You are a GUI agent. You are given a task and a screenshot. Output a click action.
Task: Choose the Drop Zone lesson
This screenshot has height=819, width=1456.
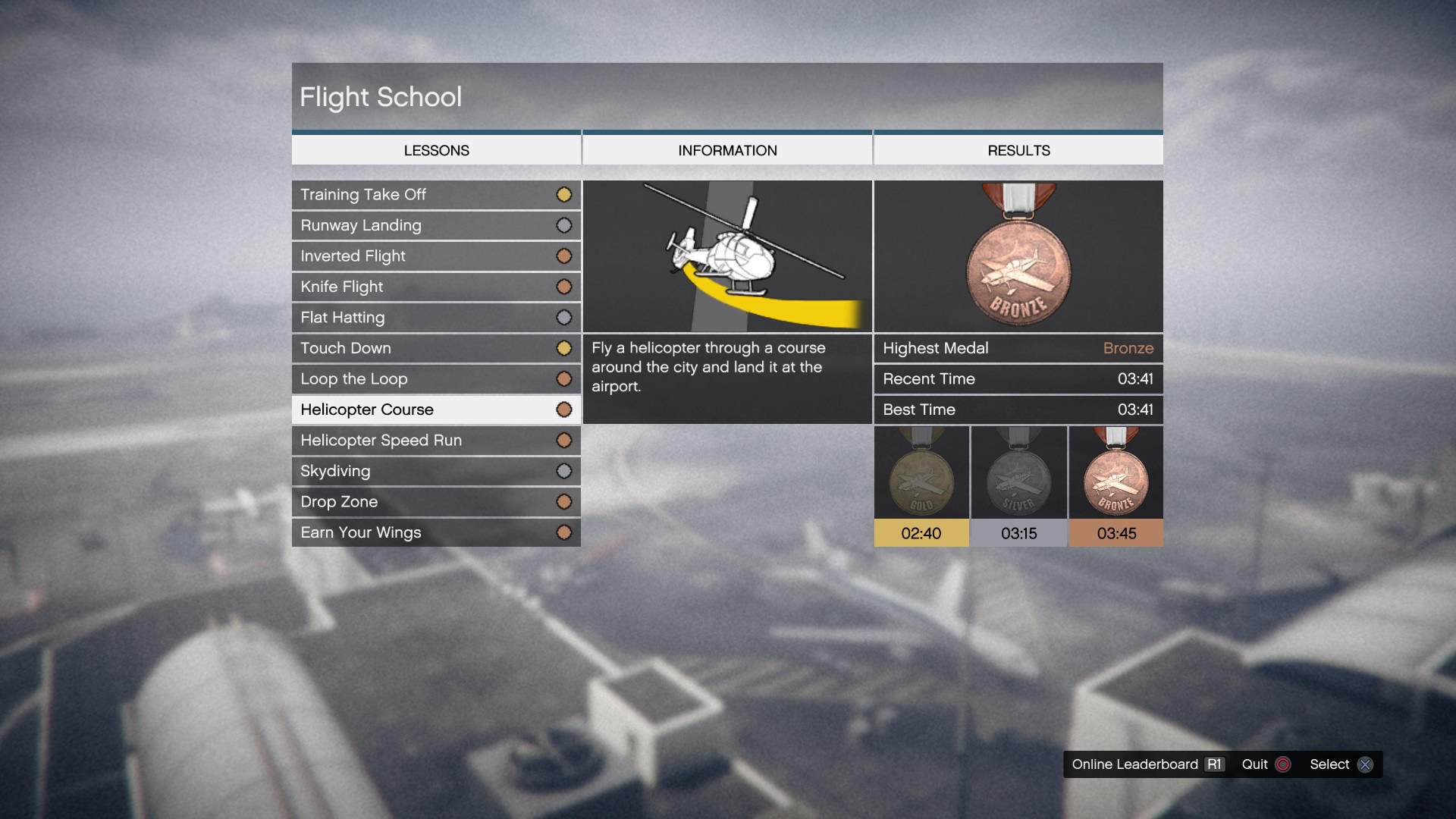pyautogui.click(x=435, y=502)
